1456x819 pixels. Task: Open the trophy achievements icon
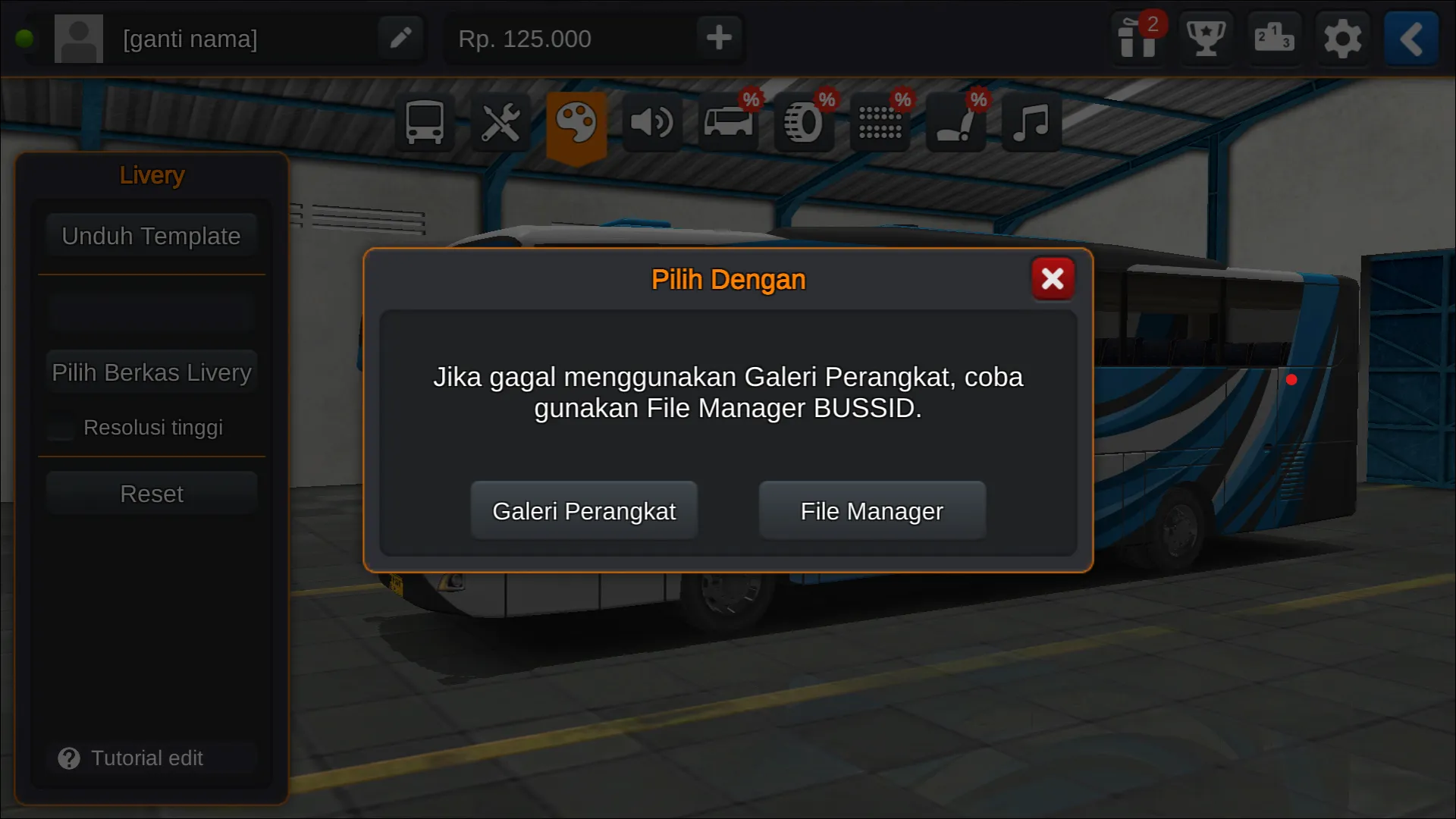[x=1205, y=39]
